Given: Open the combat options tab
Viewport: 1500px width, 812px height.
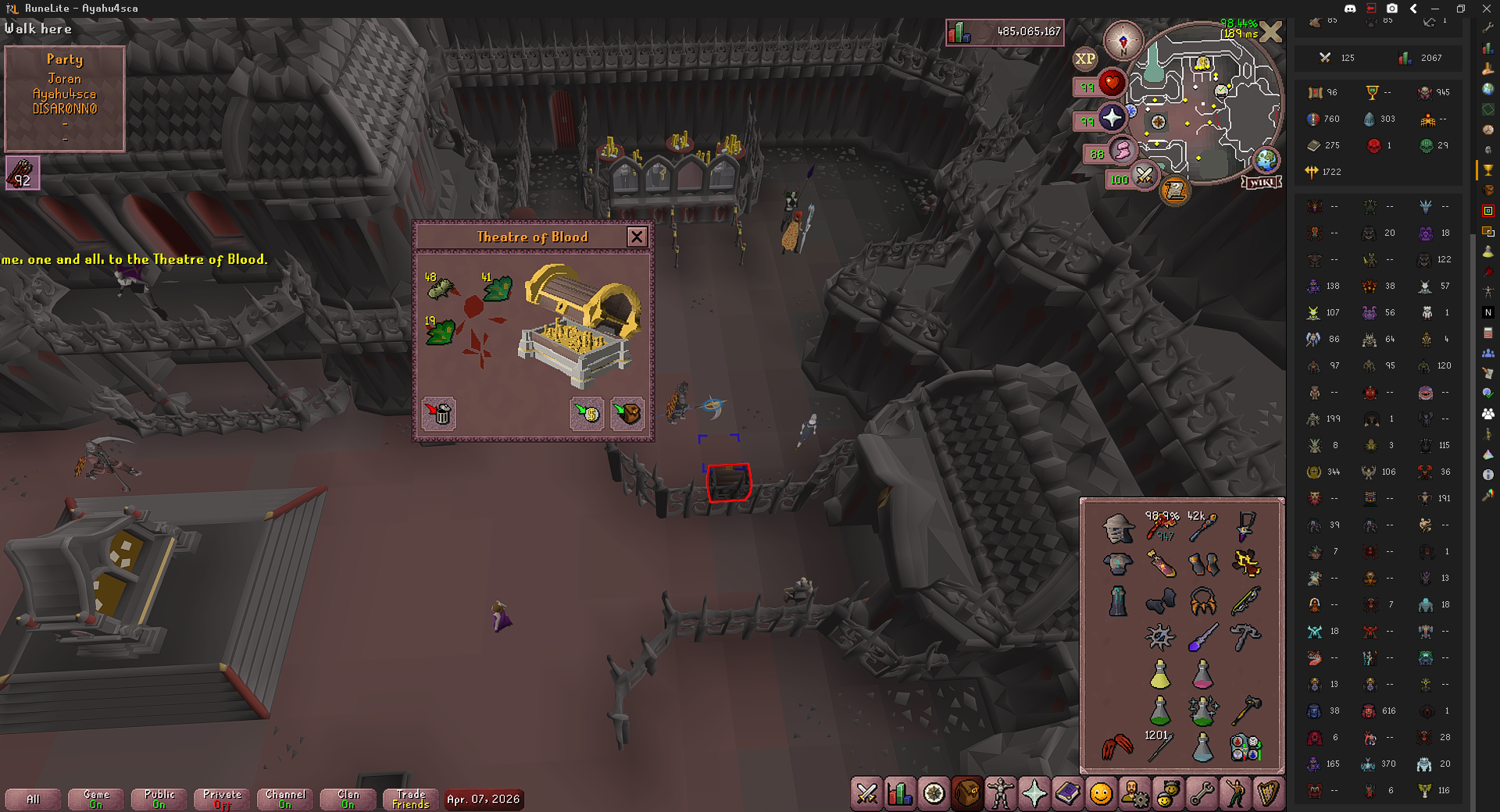Looking at the screenshot, I should 866,794.
